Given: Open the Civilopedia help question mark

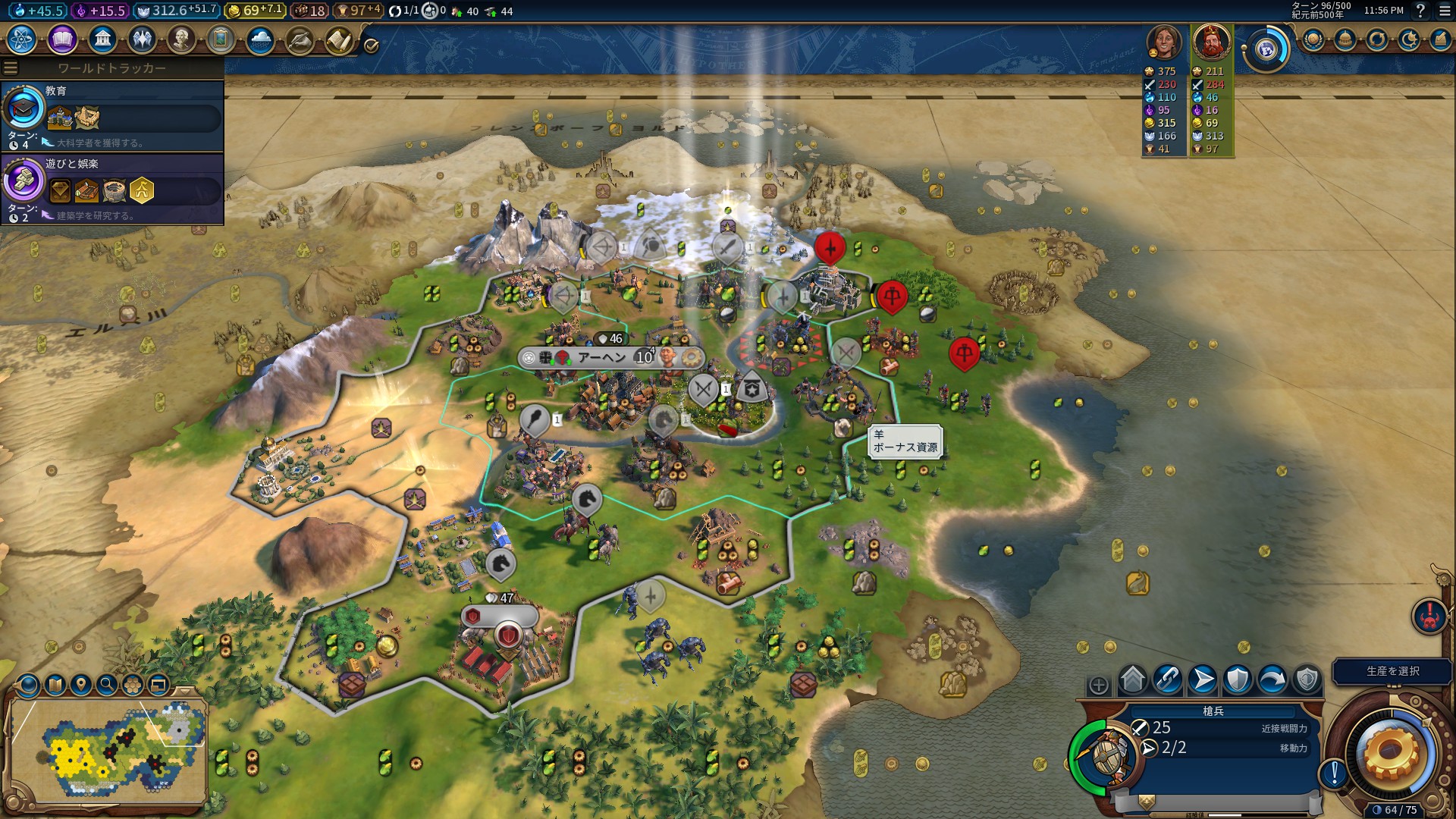Looking at the screenshot, I should pyautogui.click(x=1420, y=11).
